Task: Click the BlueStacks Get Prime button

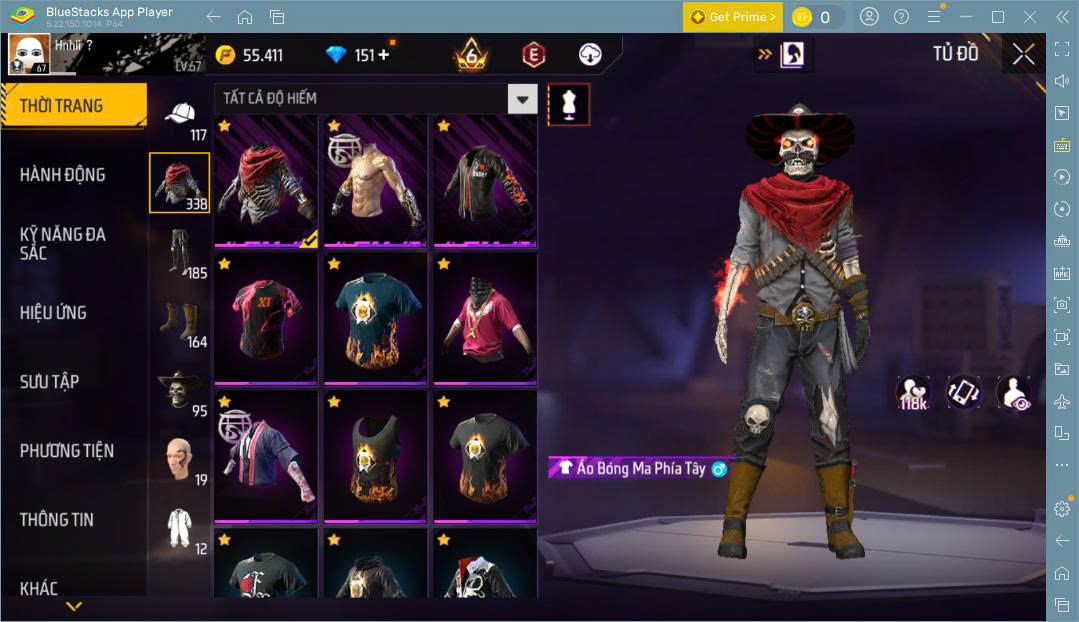Action: click(x=733, y=17)
